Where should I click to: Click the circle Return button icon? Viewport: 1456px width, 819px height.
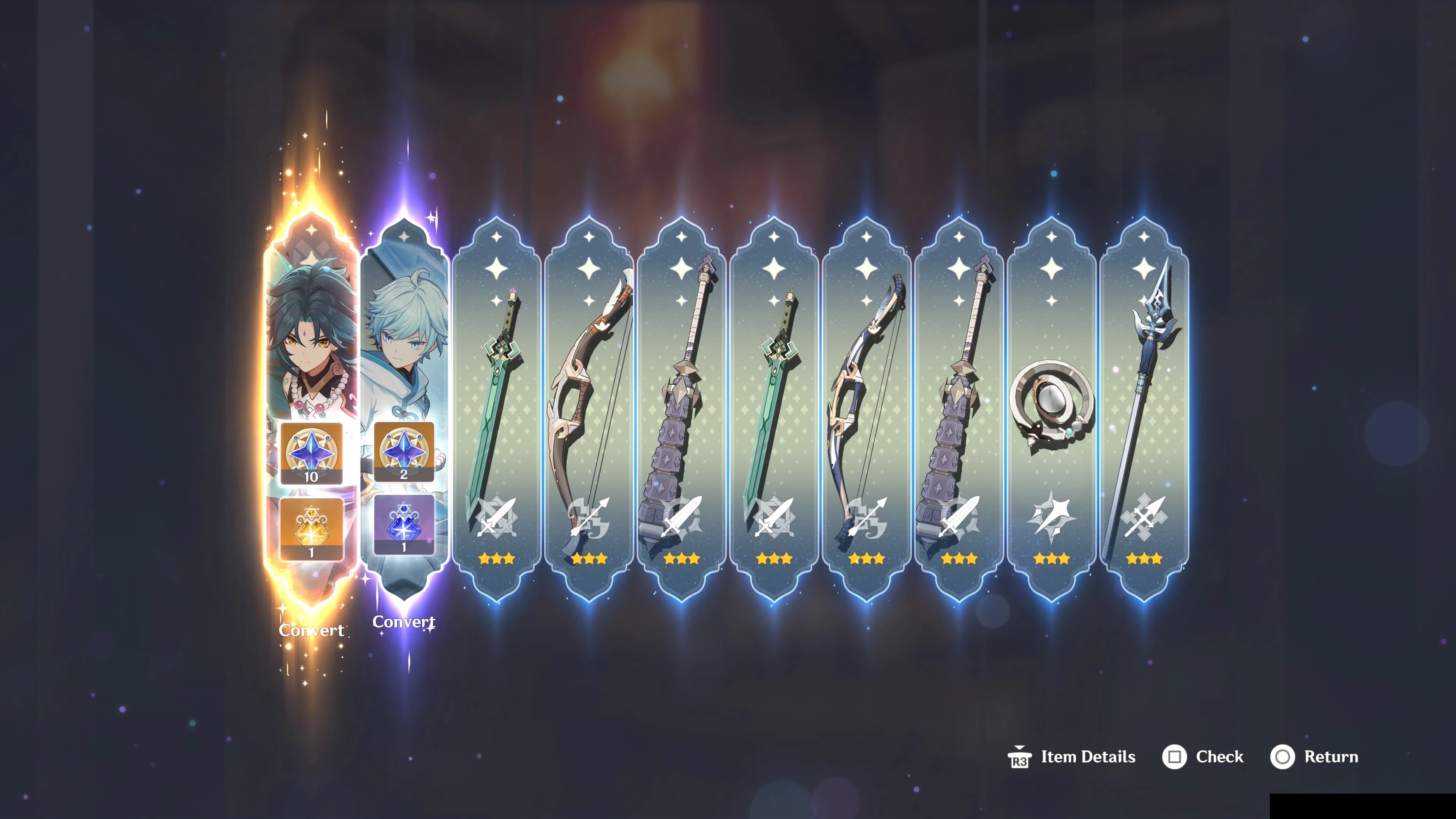[x=1284, y=757]
